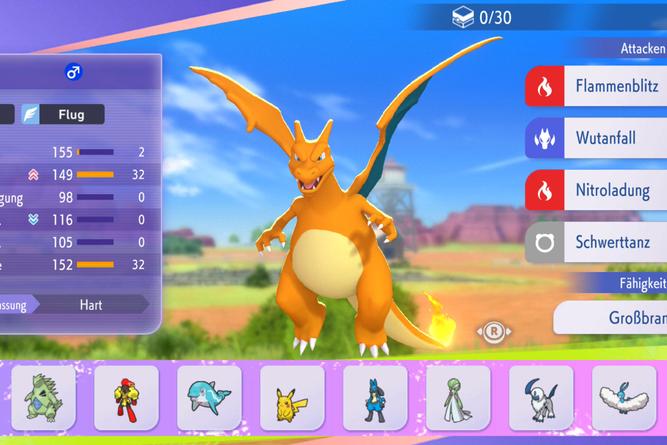Choose the red Scizor slot
This screenshot has height=445, width=667.
coord(126,398)
